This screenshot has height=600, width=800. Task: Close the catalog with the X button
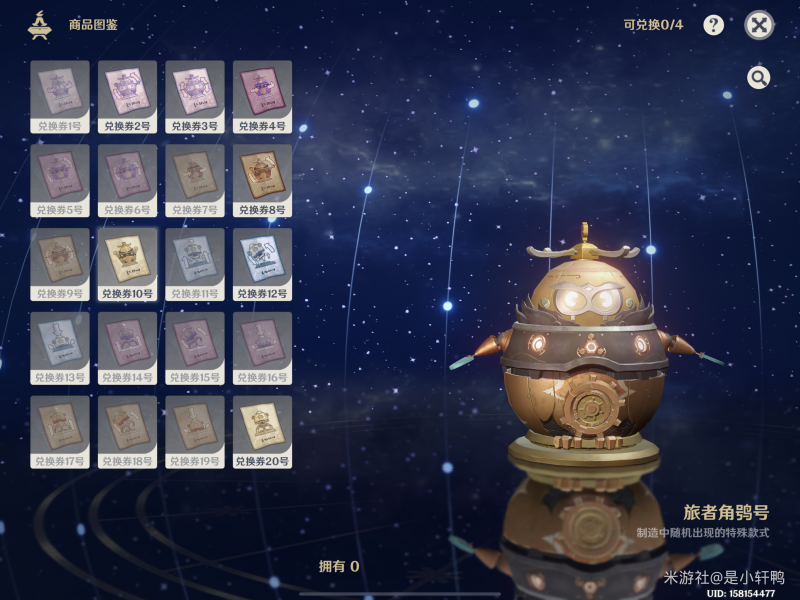click(759, 26)
